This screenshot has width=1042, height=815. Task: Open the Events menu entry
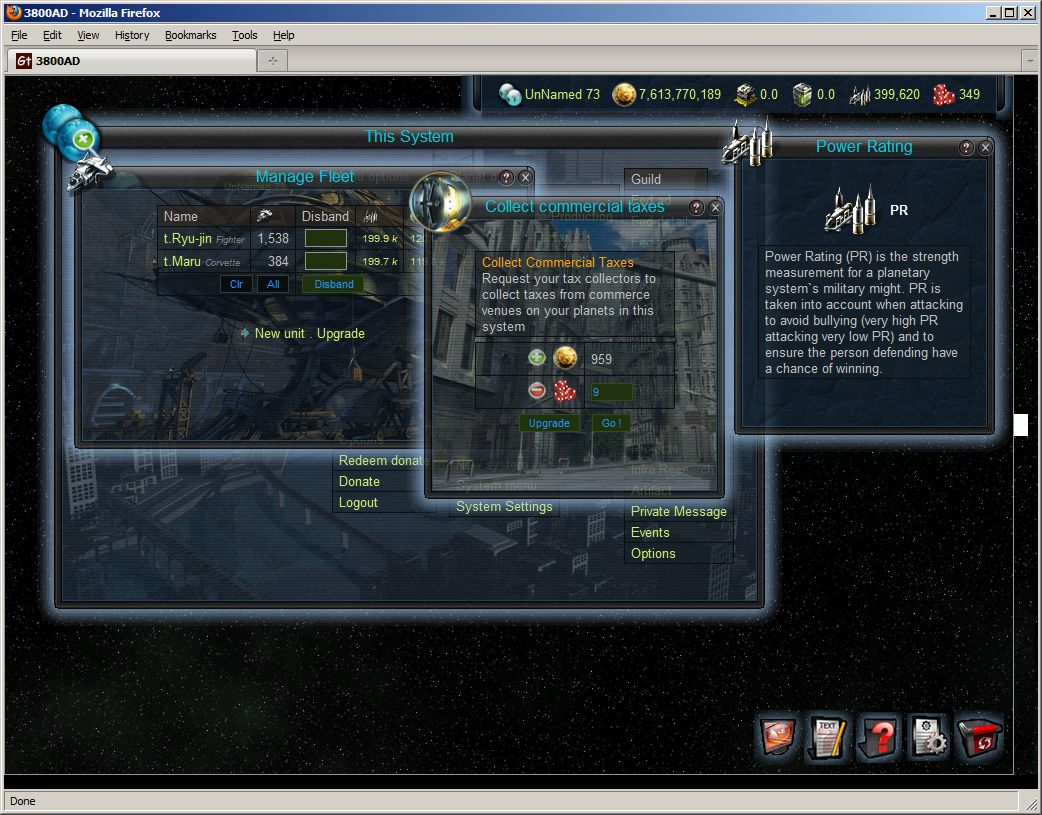(x=650, y=532)
